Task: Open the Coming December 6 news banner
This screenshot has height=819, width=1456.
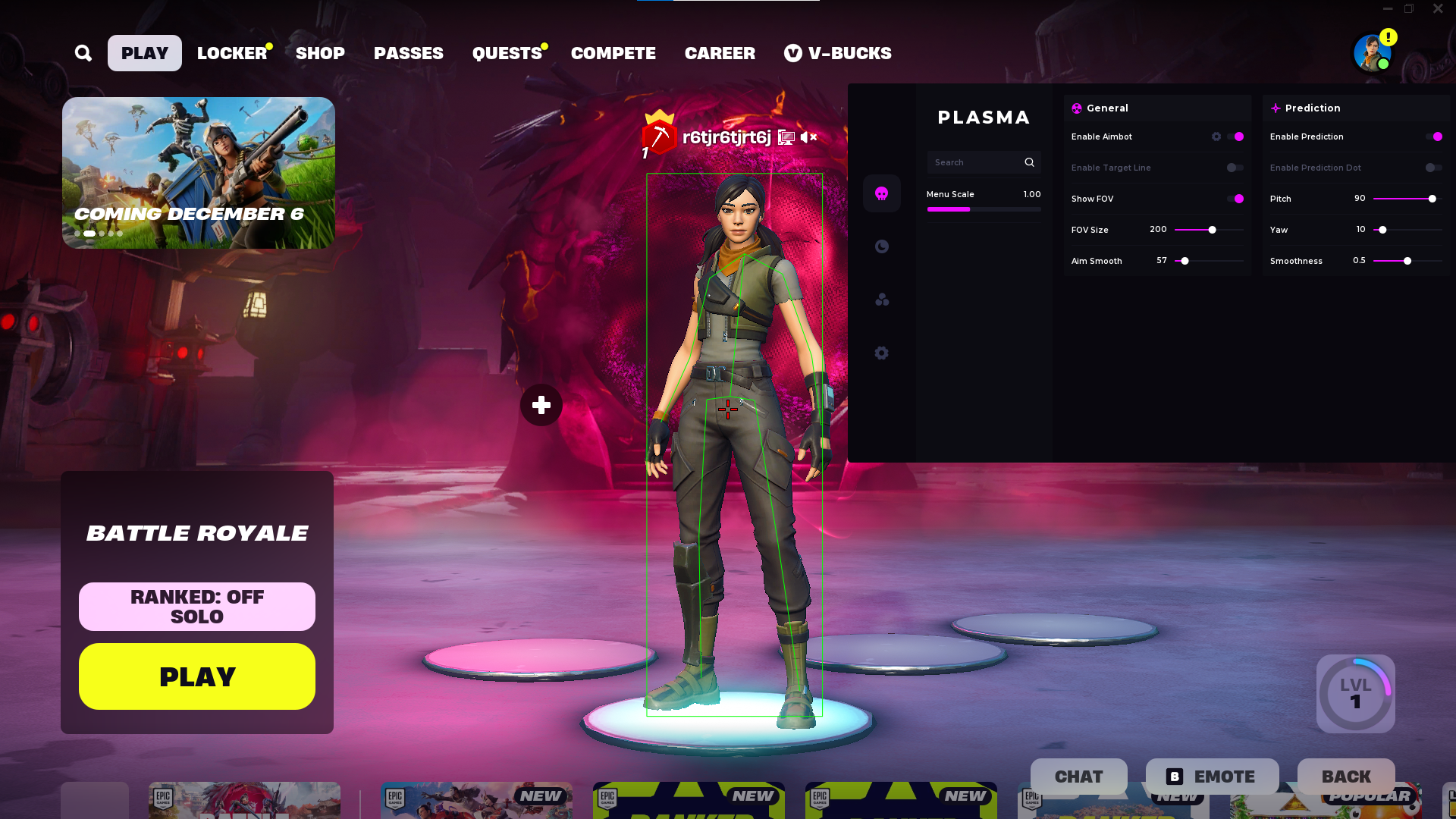Action: (198, 172)
